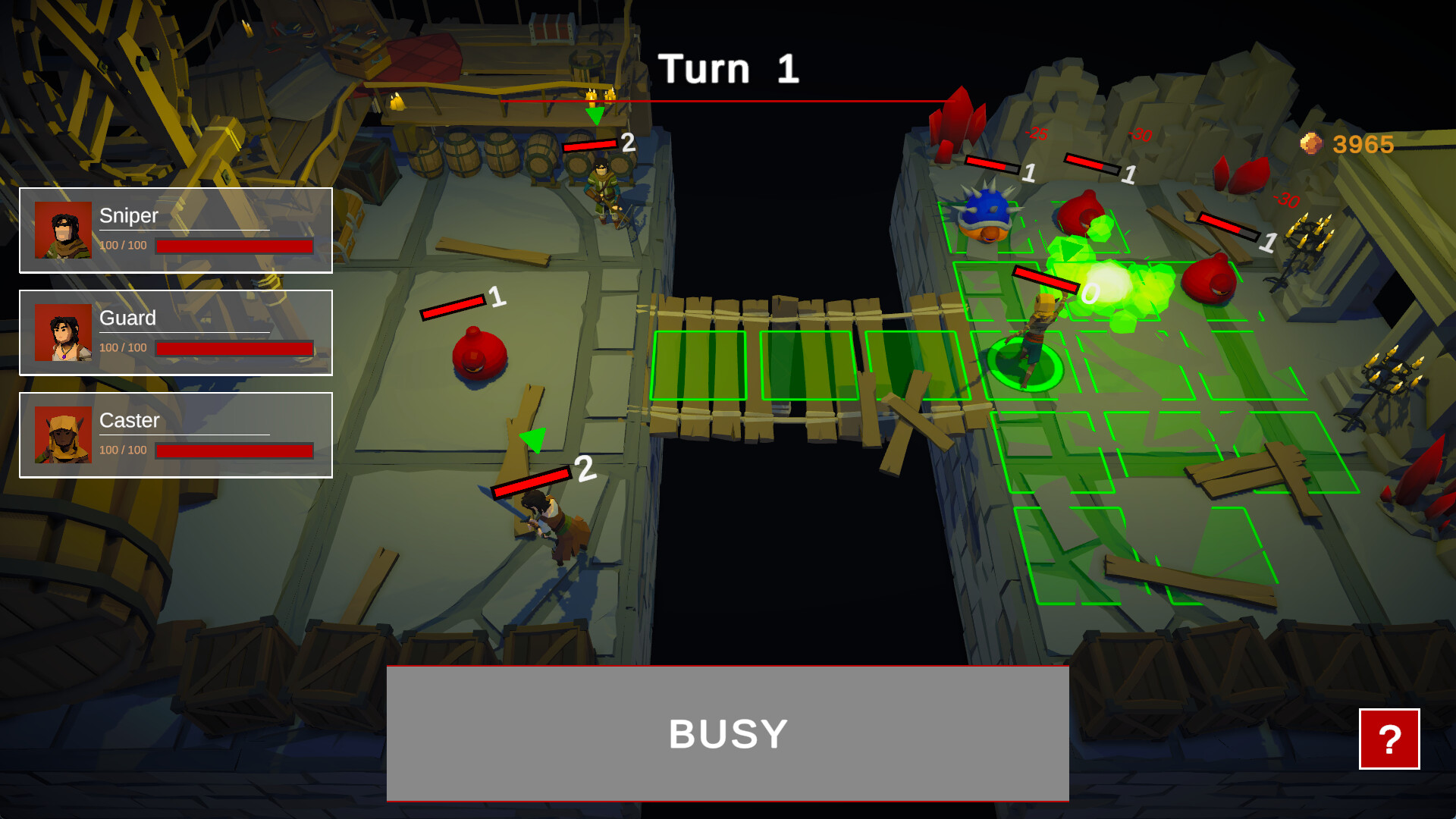
Task: Click the Caster character portrait
Action: coord(64,434)
